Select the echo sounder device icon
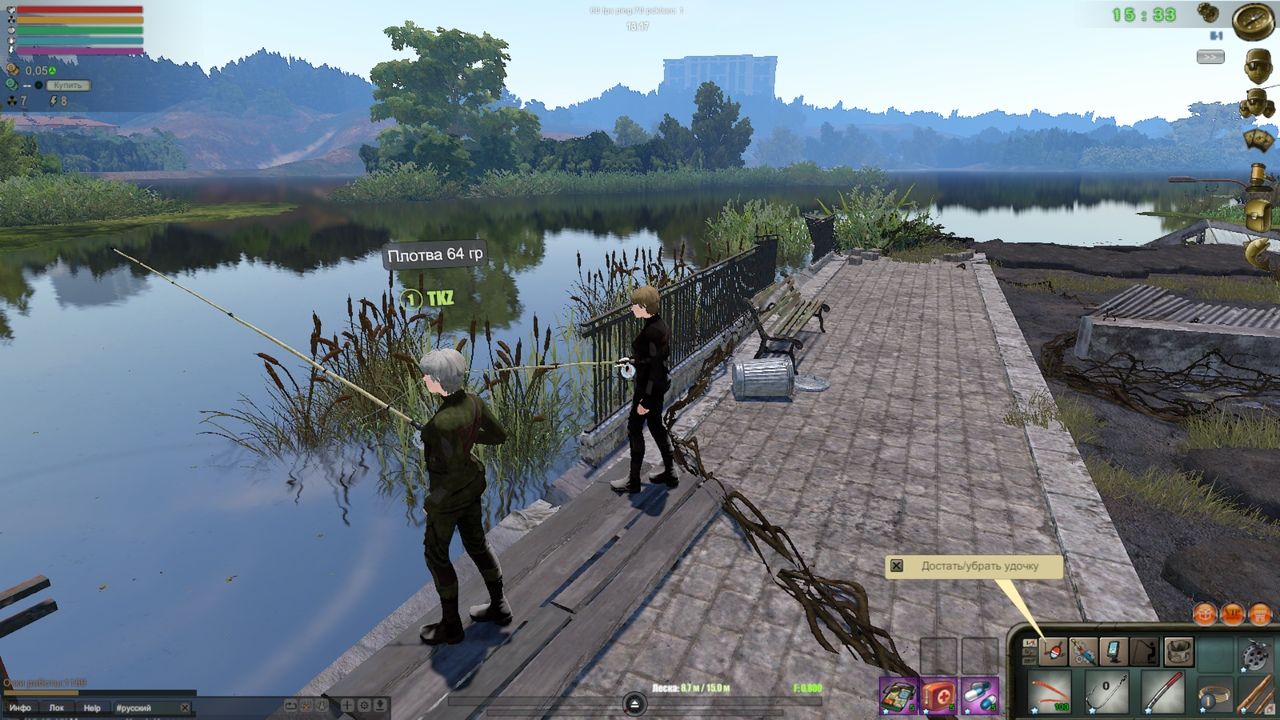Image resolution: width=1280 pixels, height=720 pixels. 1113,651
